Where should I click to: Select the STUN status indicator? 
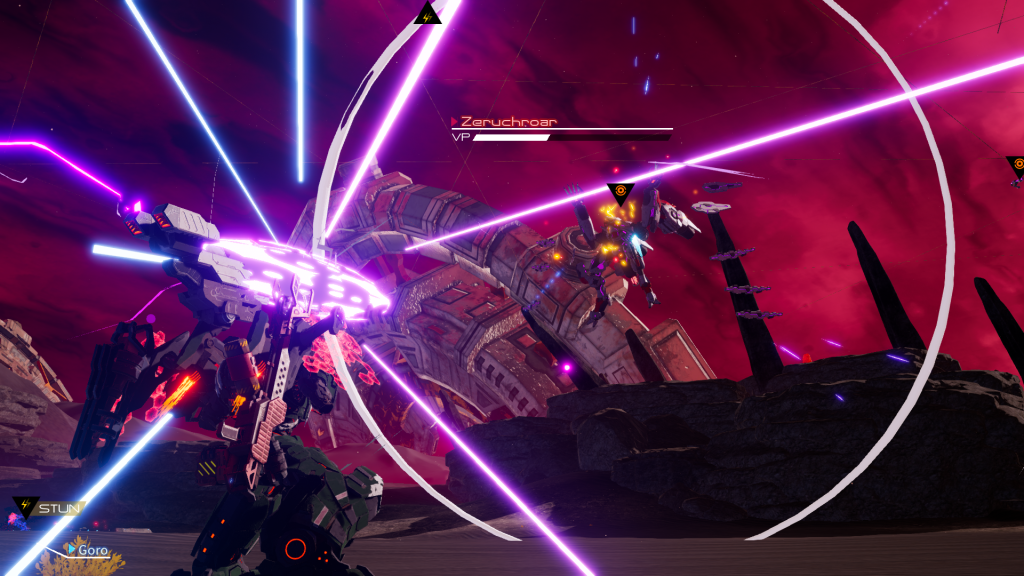click(48, 508)
